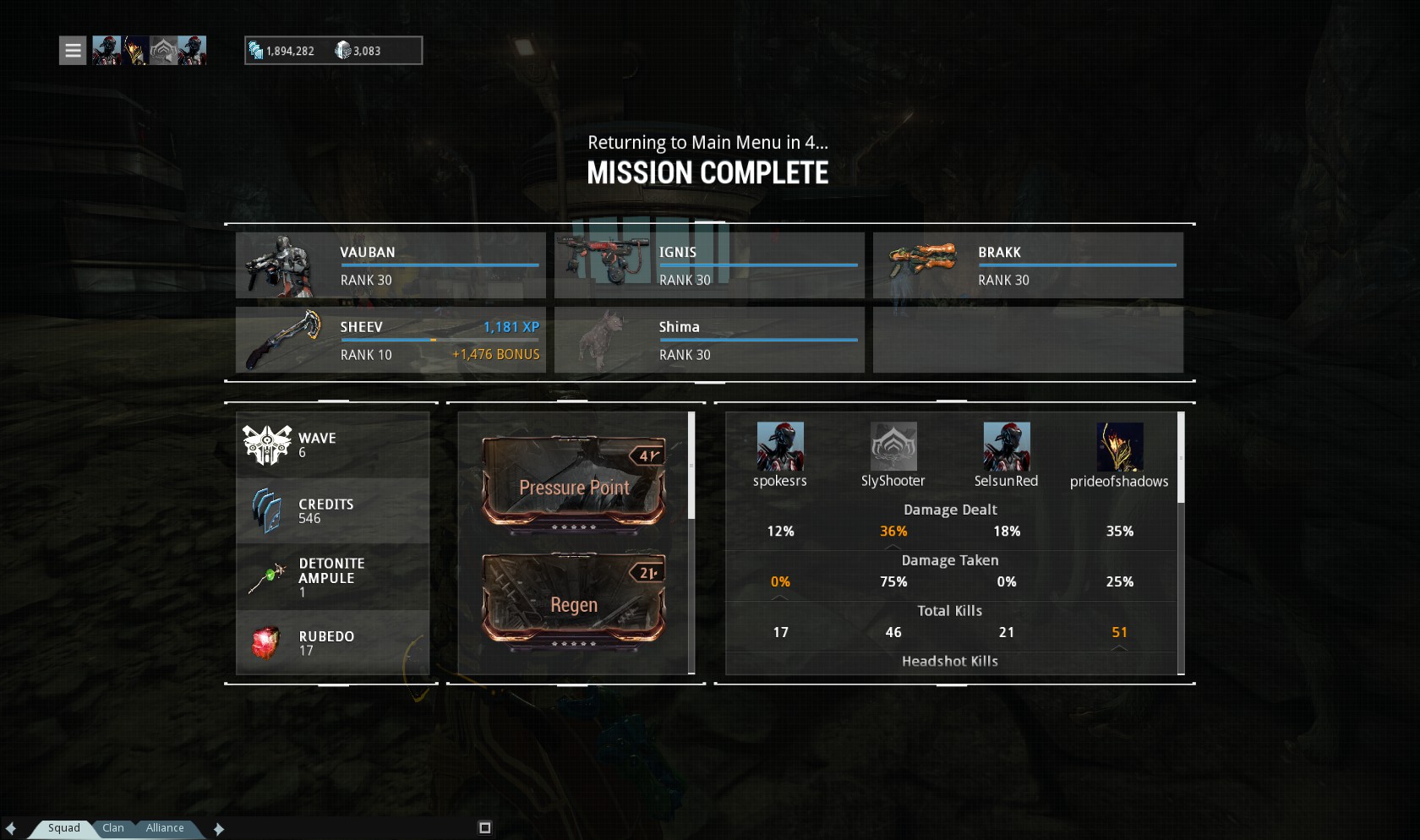The image size is (1420, 840).
Task: Open the hamburger main menu
Action: click(73, 51)
